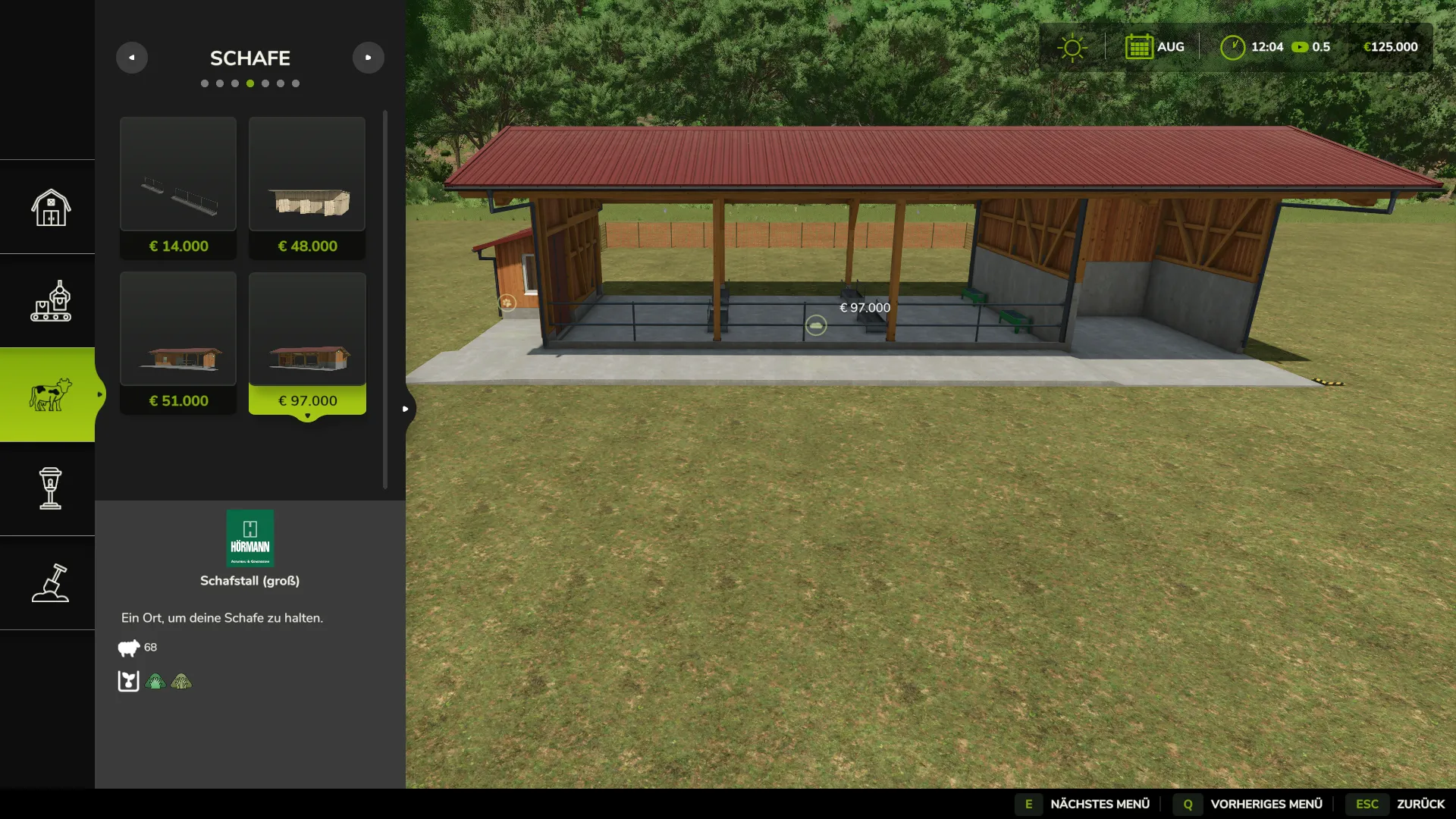The image size is (1456, 819).
Task: Open the landscaping shovel category
Action: coord(50,583)
